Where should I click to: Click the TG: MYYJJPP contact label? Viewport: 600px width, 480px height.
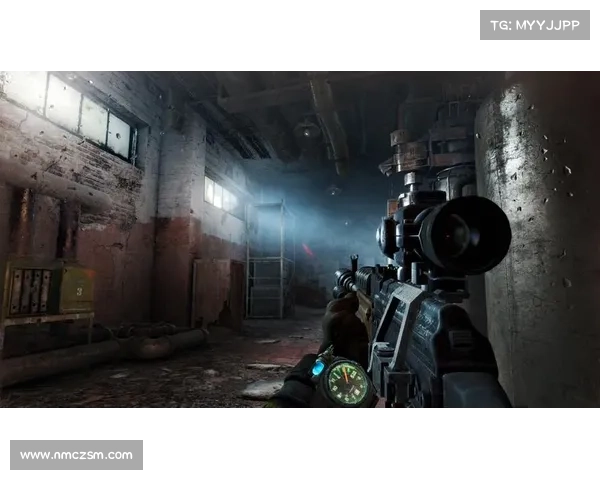point(535,24)
